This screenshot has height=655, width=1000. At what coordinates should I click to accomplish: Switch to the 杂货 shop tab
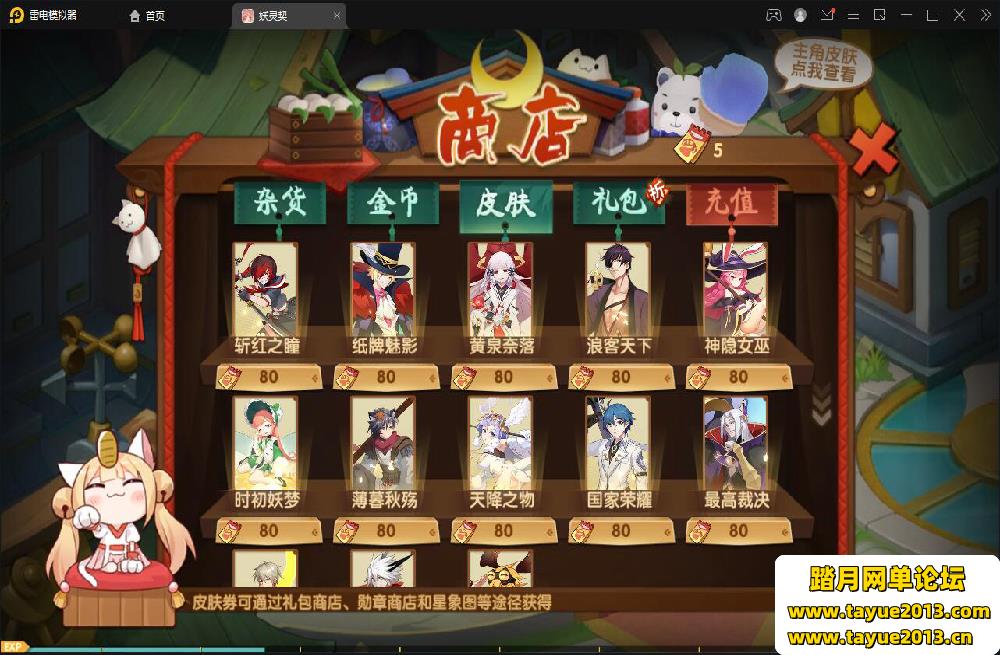click(x=268, y=203)
